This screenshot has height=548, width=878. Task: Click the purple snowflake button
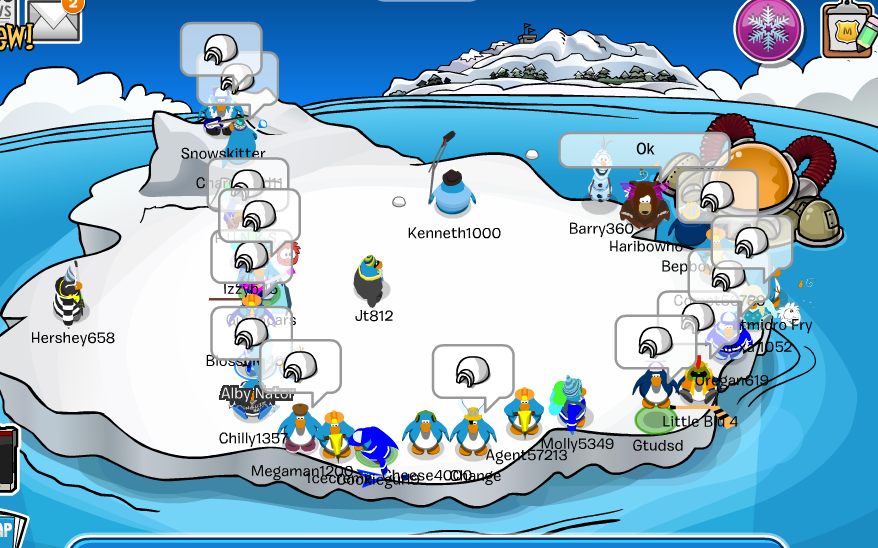pos(768,28)
